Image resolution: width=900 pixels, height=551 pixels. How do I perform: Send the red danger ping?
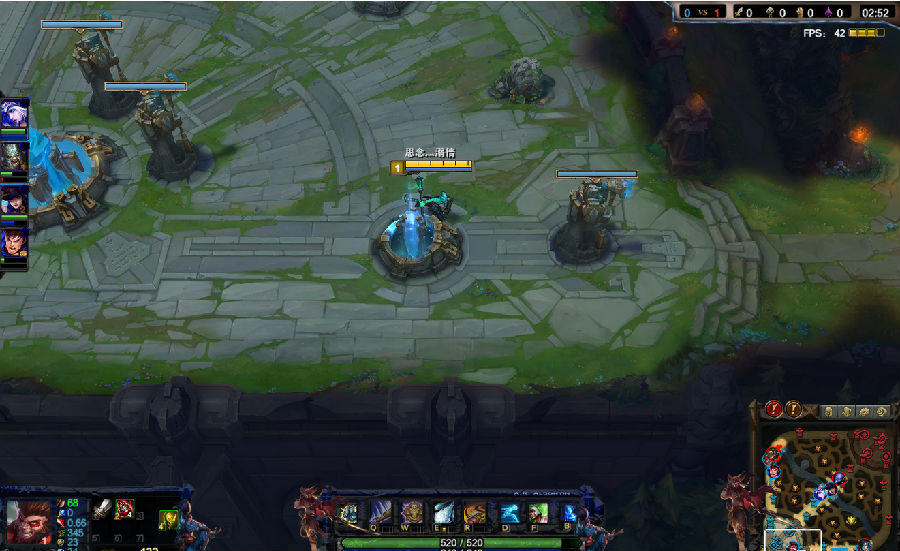773,409
